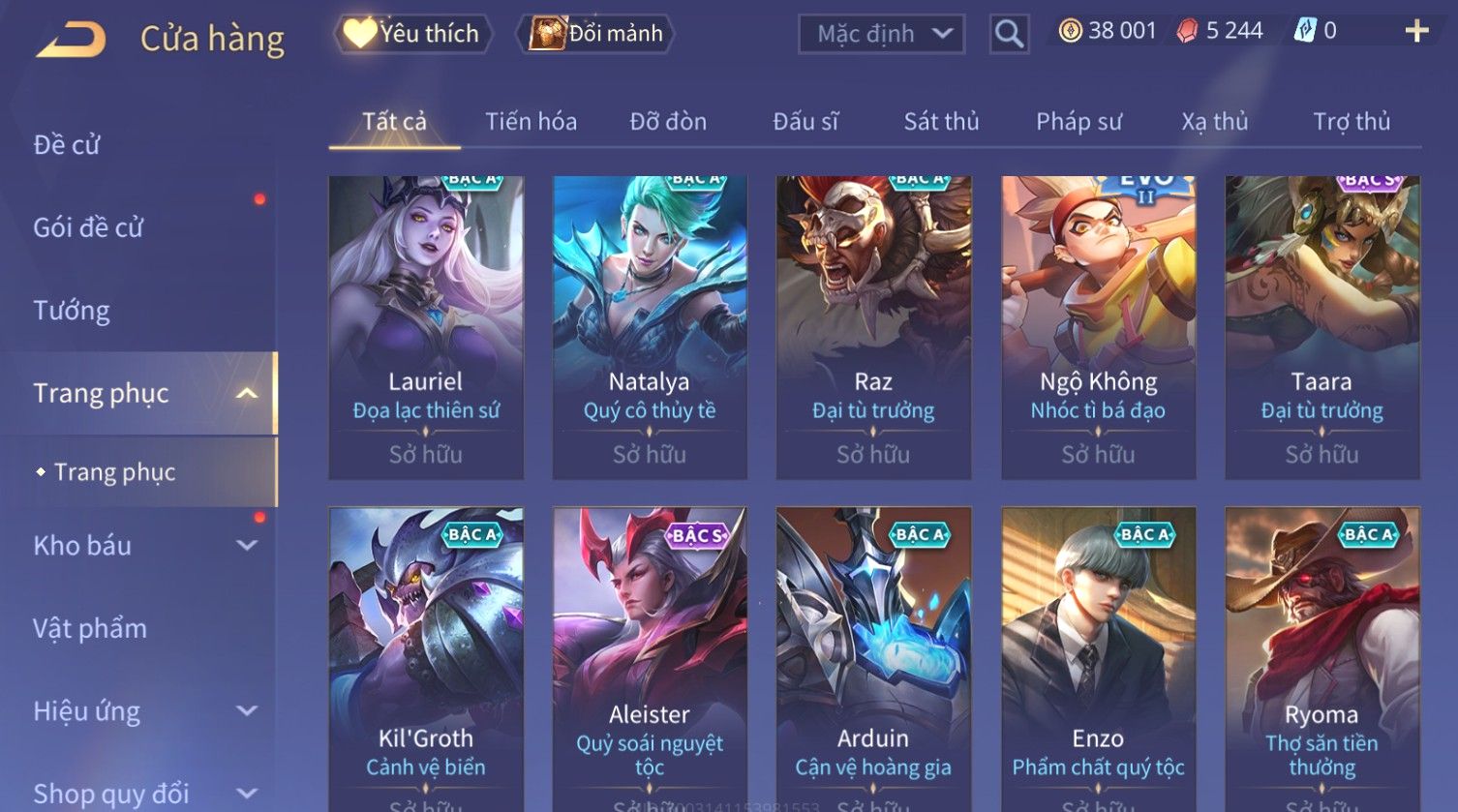Show the Đấu sĩ skins tab
This screenshot has width=1458, height=812.
click(x=805, y=122)
